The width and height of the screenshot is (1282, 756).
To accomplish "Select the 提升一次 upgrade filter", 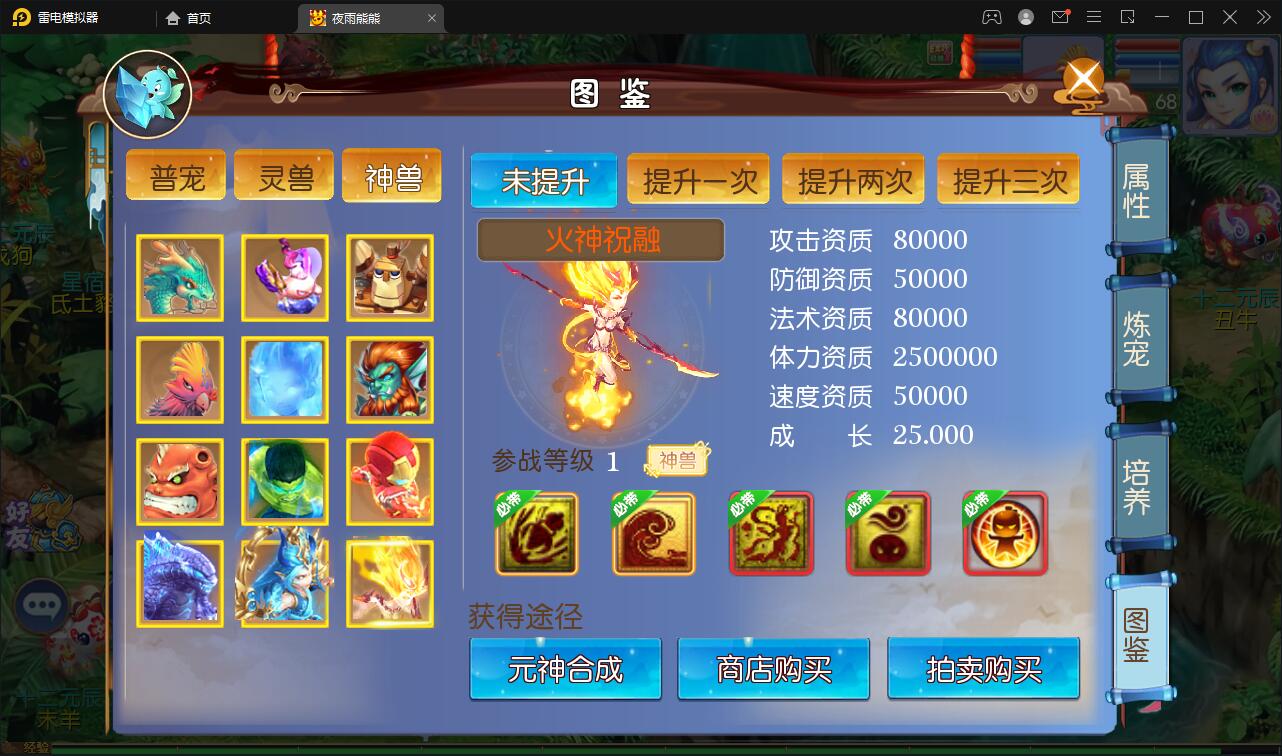I will point(698,180).
